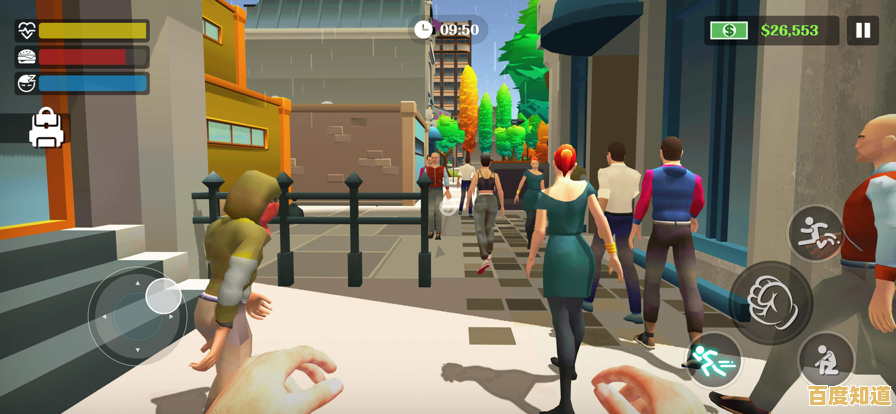896x414 pixels.
Task: Open the backpack inventory
Action: (46, 128)
